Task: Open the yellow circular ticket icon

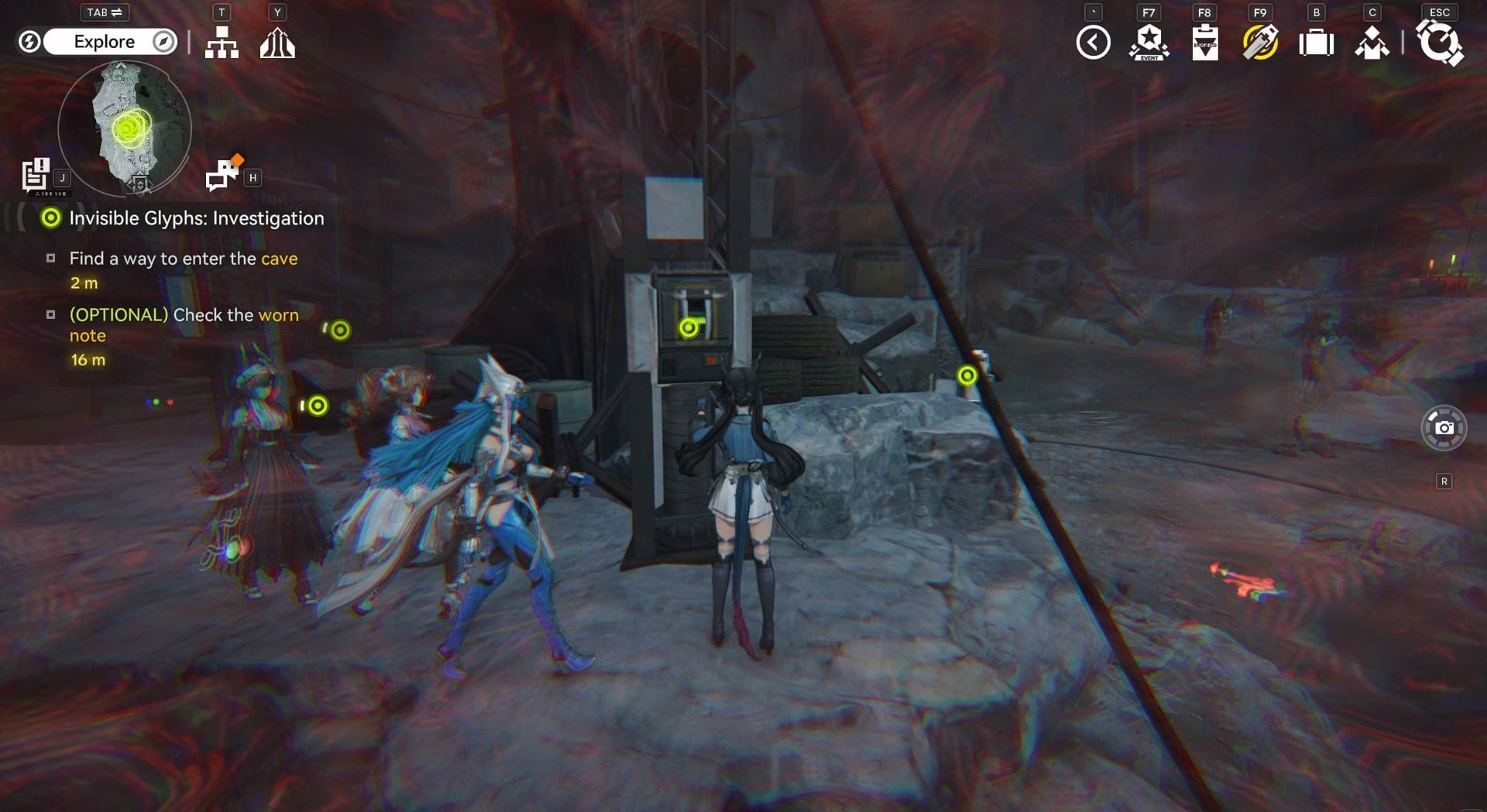Action: point(1260,43)
